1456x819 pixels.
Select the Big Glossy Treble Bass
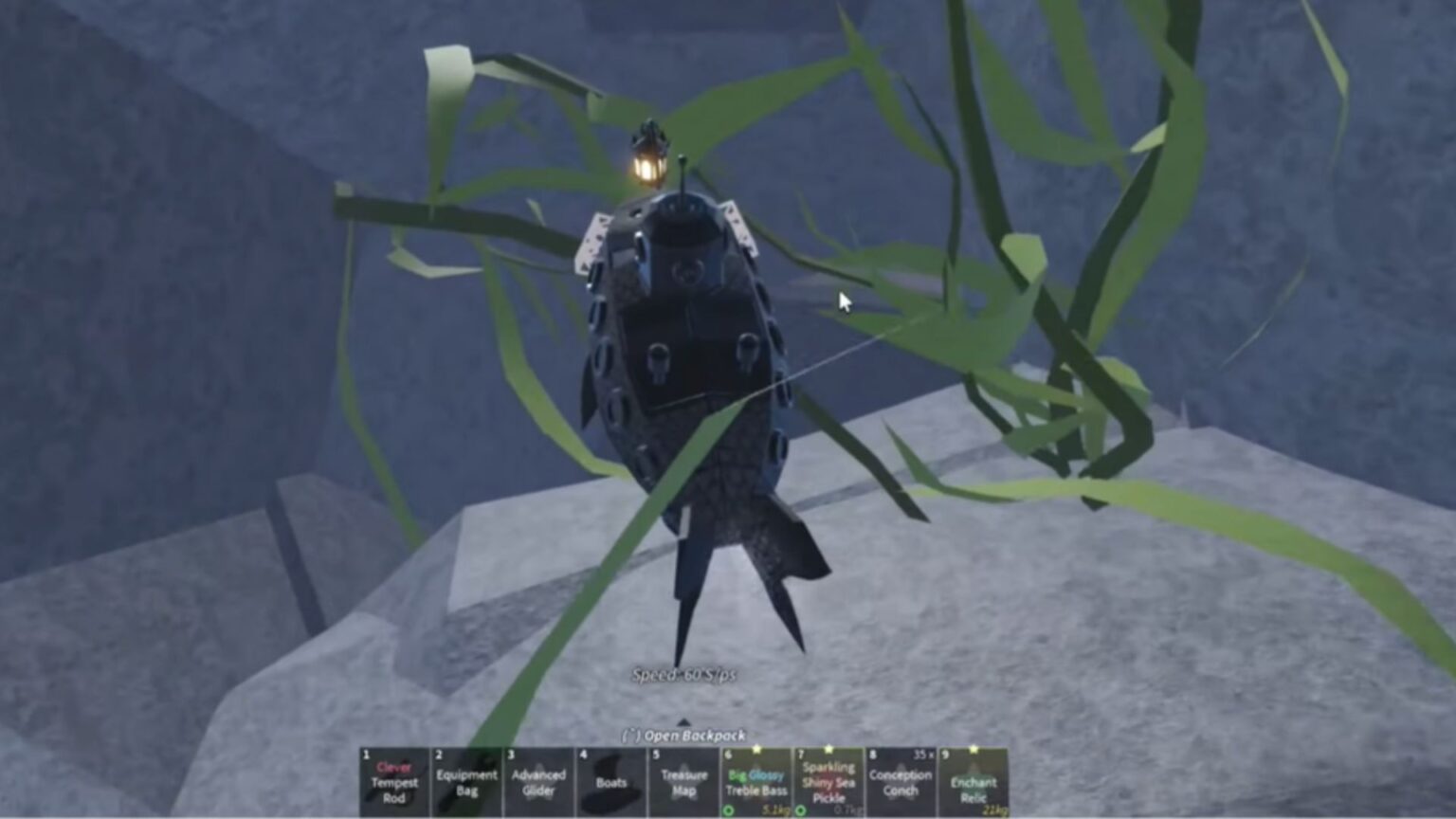click(755, 782)
